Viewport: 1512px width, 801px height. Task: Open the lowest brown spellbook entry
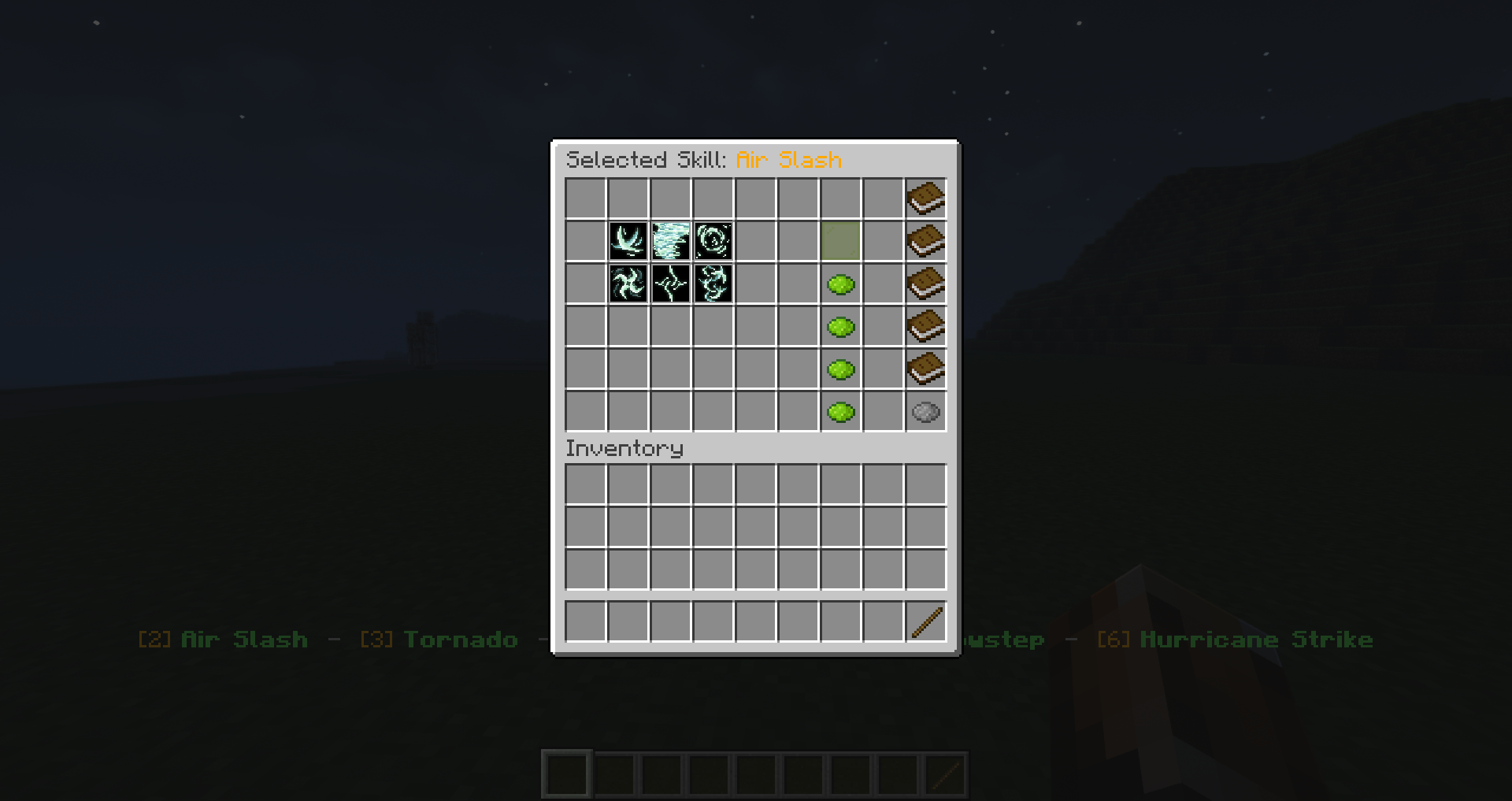pos(925,368)
